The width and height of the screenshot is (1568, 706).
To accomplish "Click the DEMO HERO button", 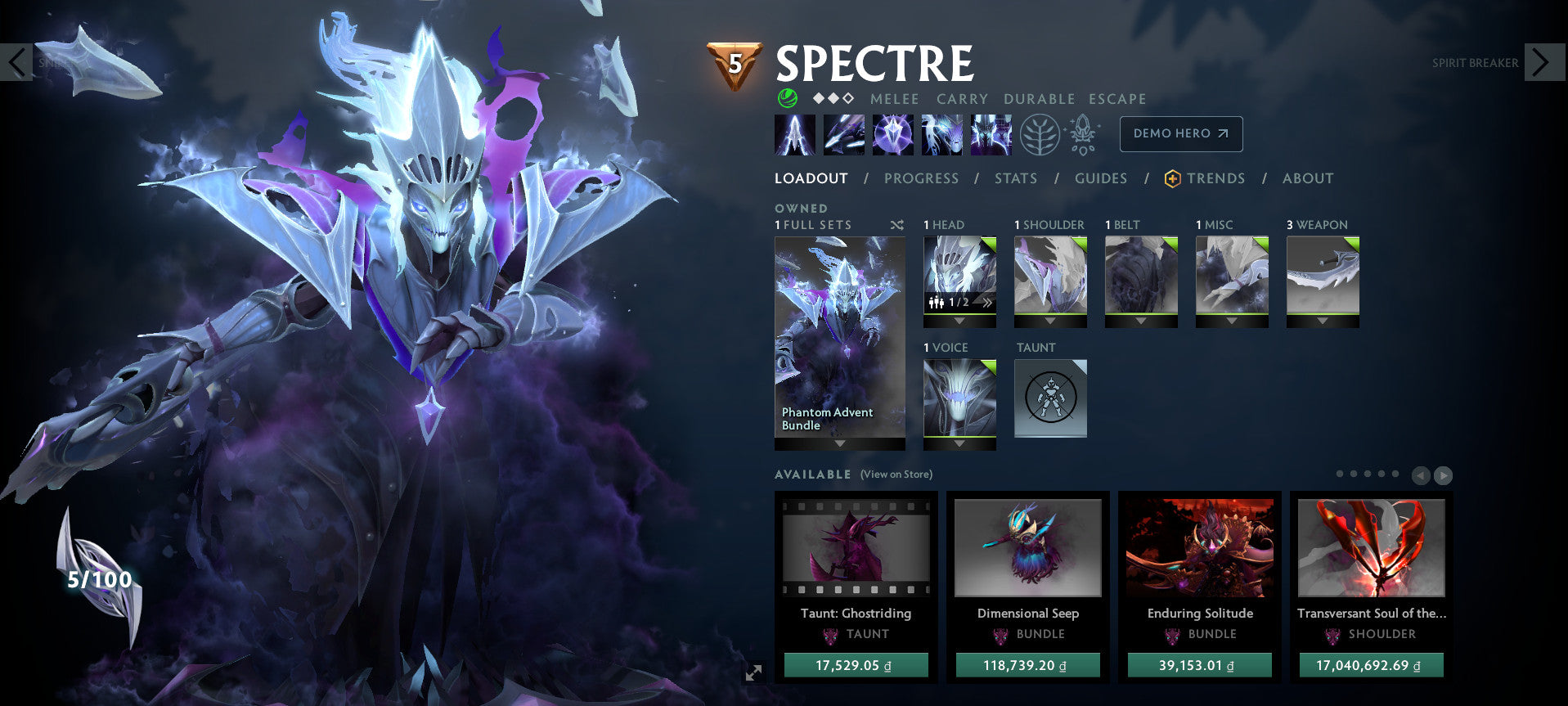I will [x=1180, y=133].
